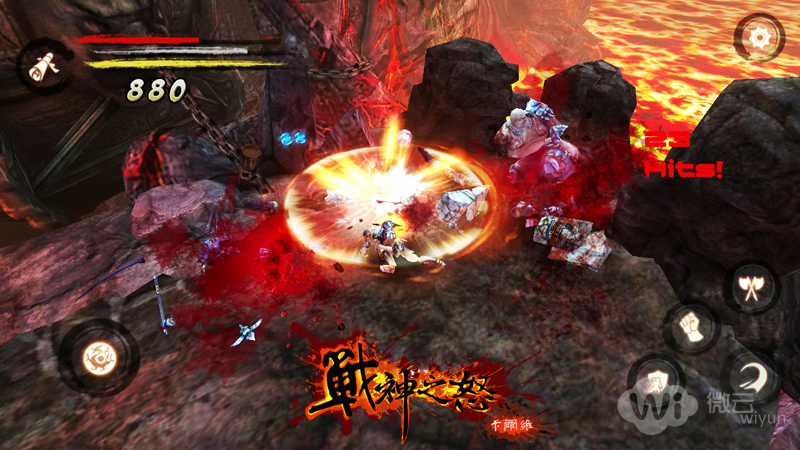The width and height of the screenshot is (800, 450).
Task: Tap the scroll icon beside the health bars
Action: [42, 65]
